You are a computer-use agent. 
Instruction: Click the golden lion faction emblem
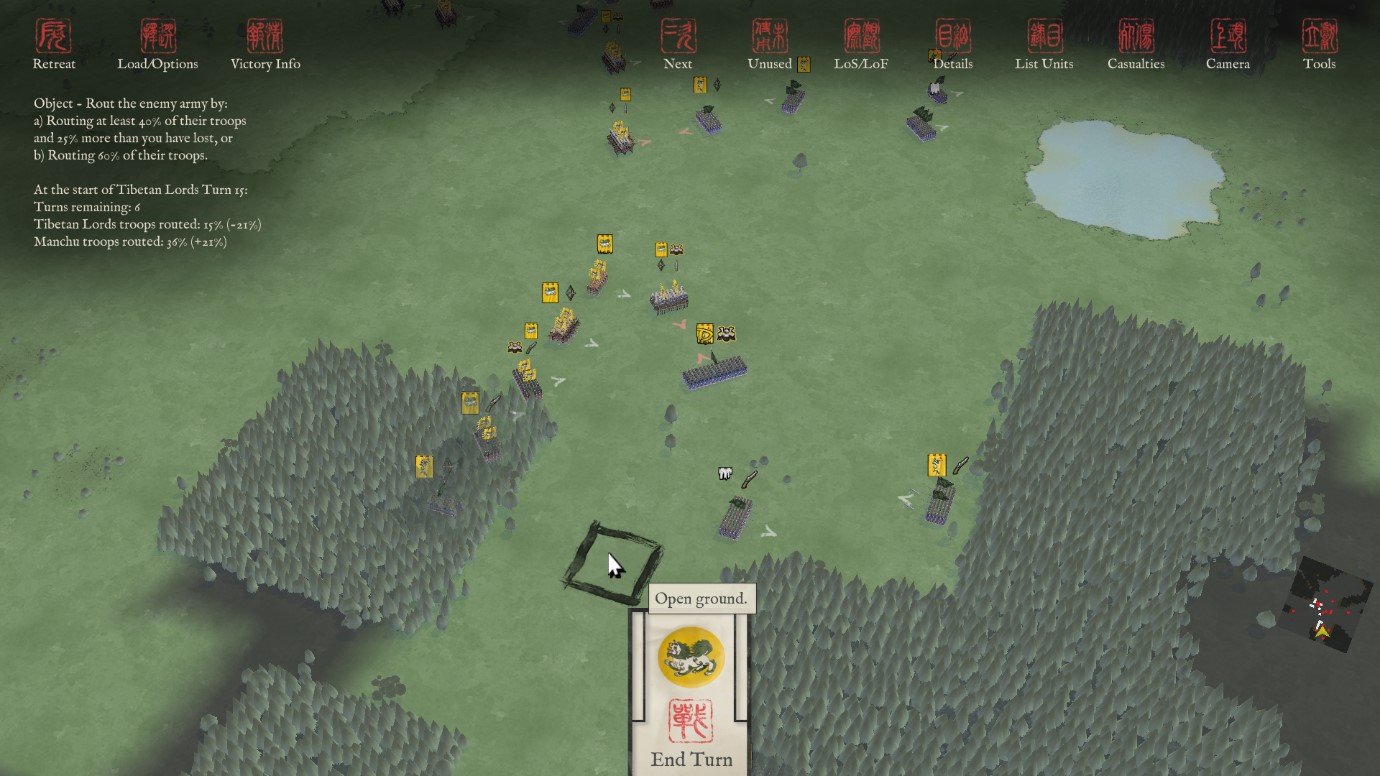(691, 656)
